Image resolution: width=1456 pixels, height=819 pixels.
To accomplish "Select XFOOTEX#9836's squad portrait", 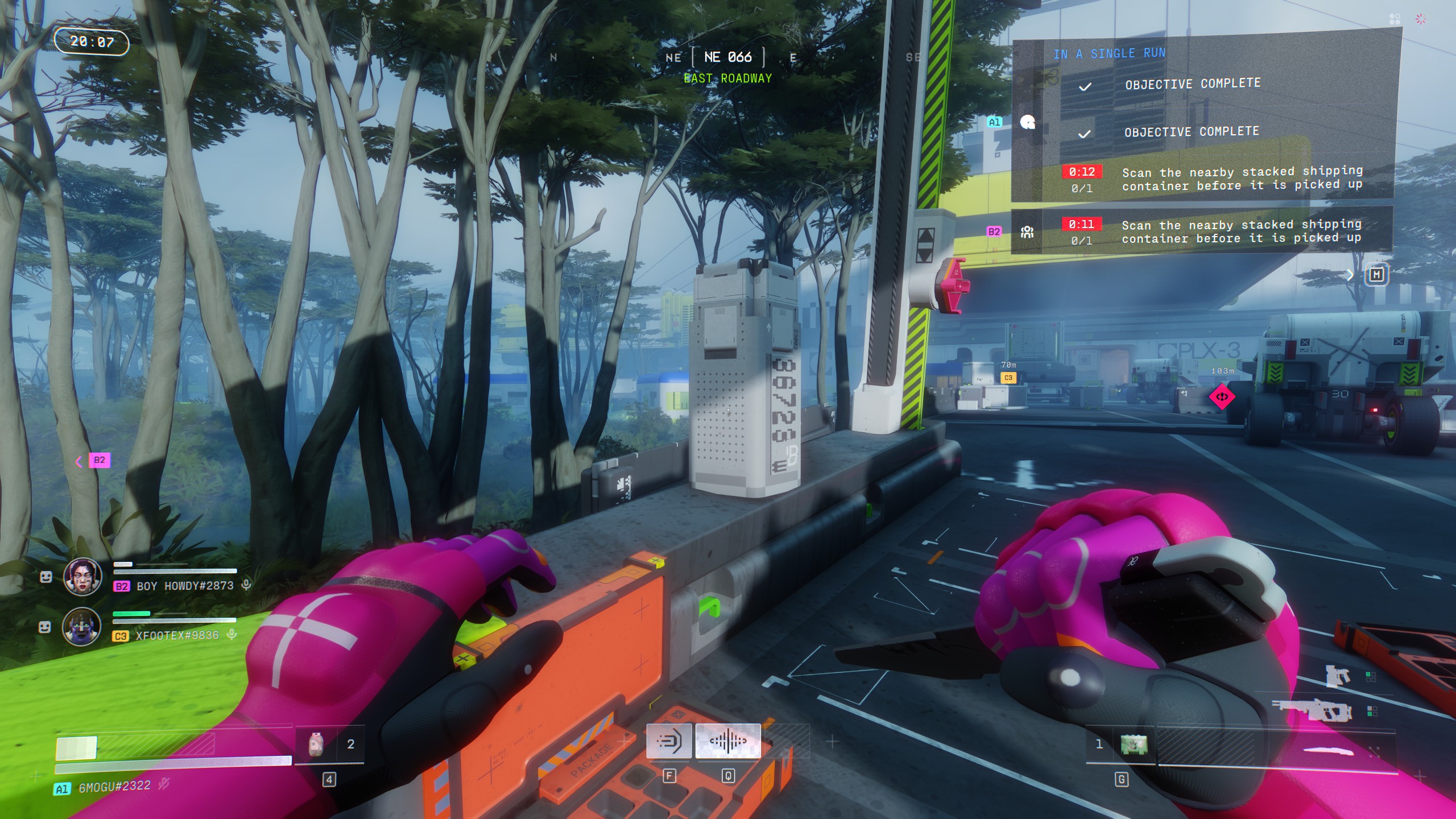I will (82, 626).
